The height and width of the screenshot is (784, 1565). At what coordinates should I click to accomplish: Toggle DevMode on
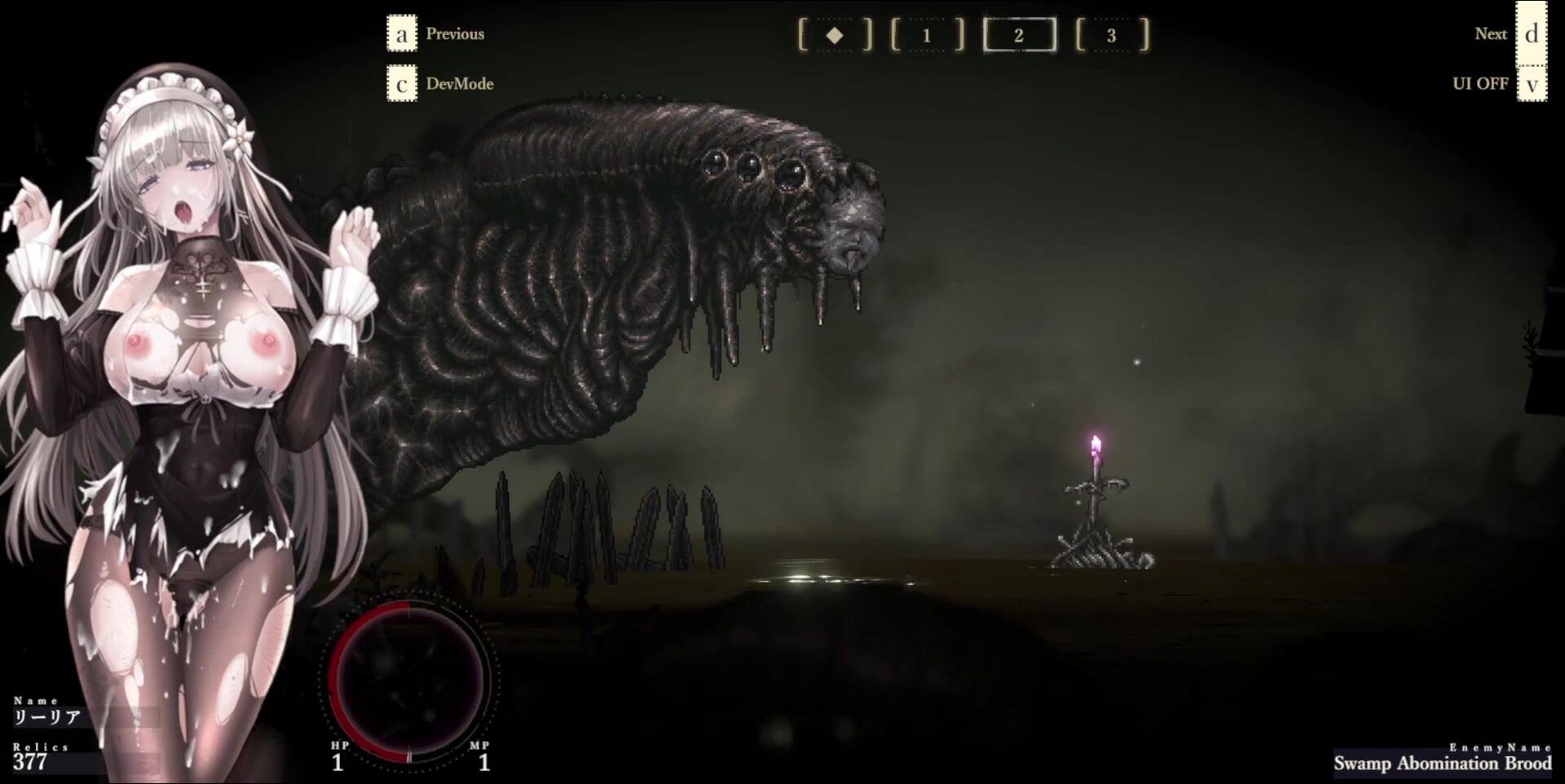pos(402,84)
